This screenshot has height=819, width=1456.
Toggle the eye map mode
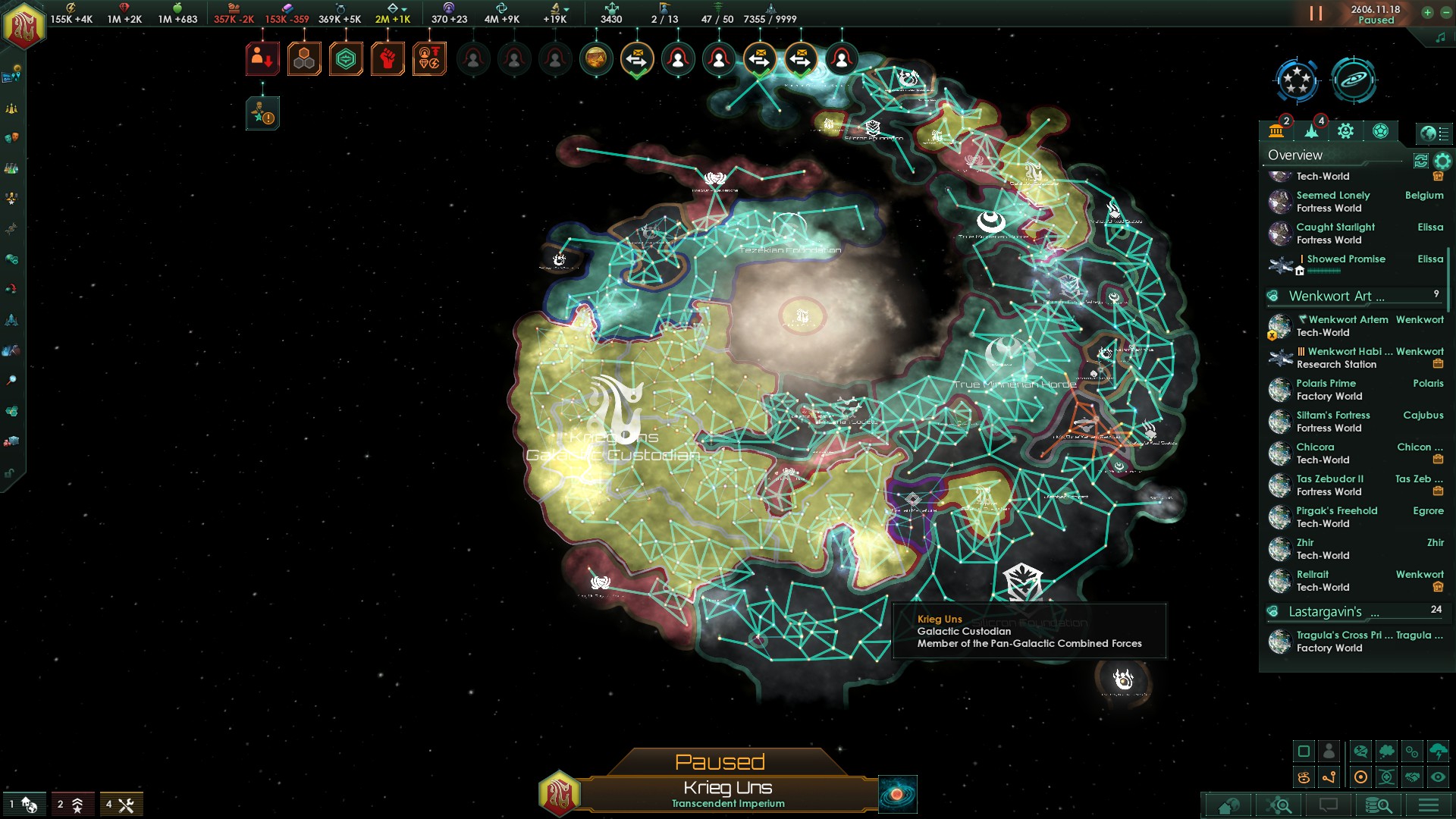(x=1438, y=777)
